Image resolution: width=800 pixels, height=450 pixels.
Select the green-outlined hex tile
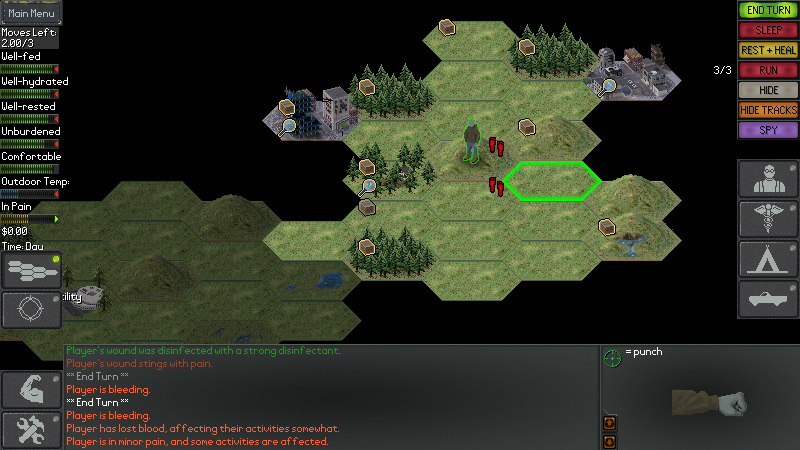click(x=552, y=181)
